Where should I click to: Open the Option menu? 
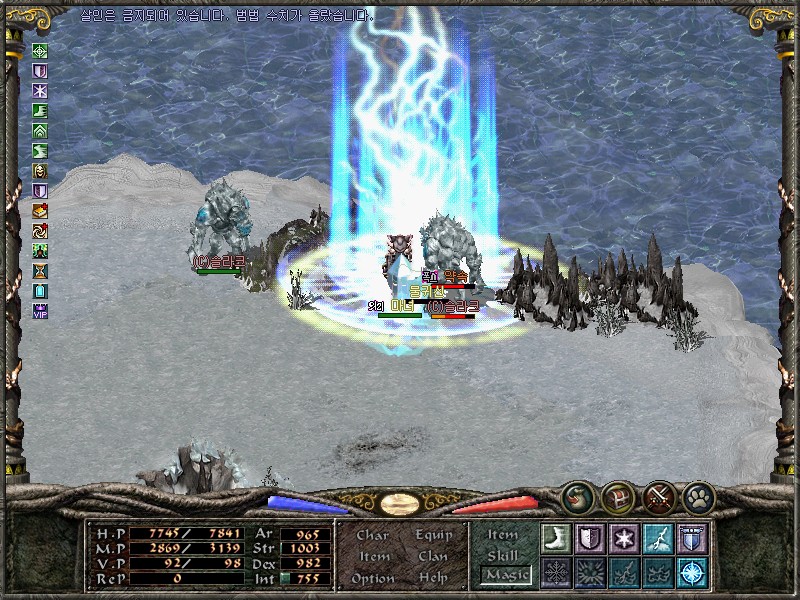coord(373,578)
